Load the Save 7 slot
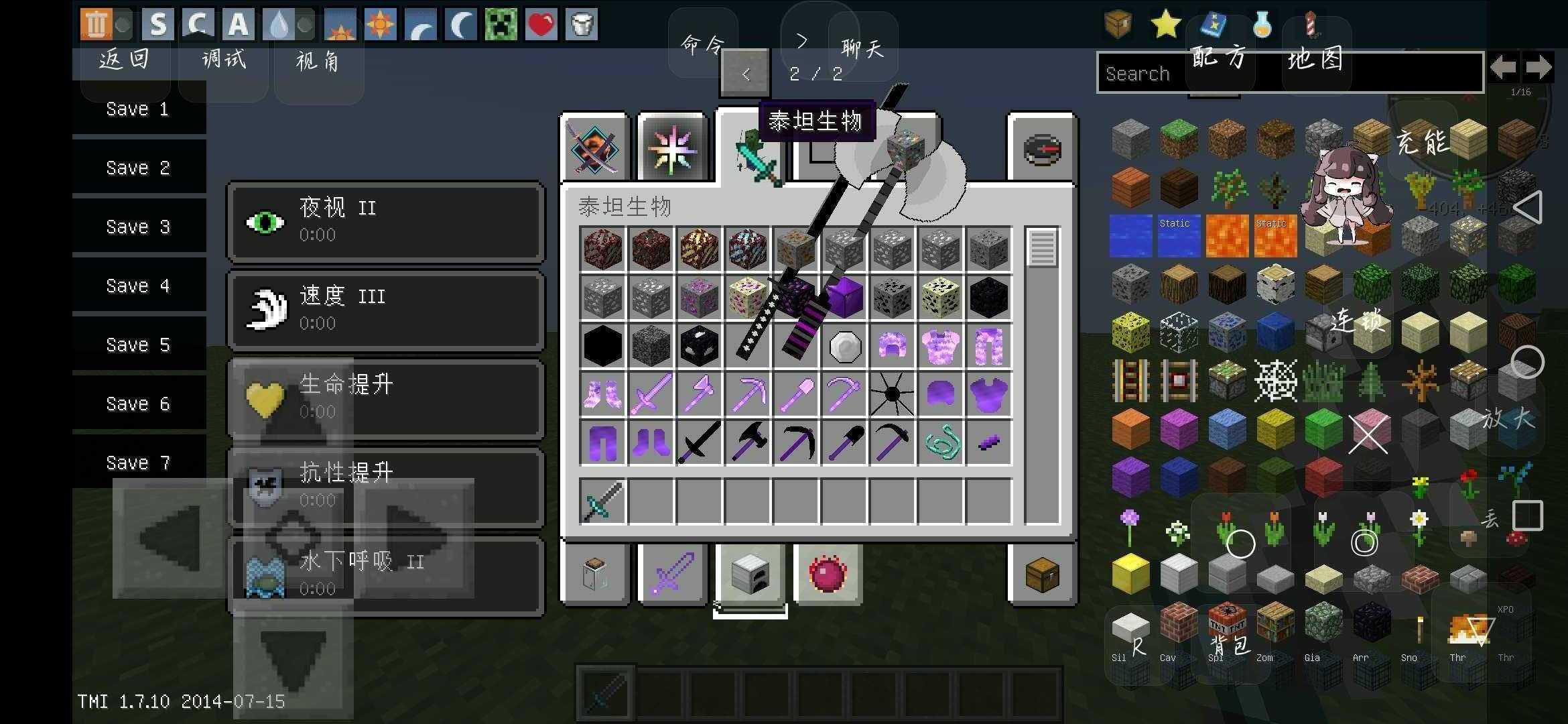This screenshot has height=724, width=1568. click(x=137, y=463)
